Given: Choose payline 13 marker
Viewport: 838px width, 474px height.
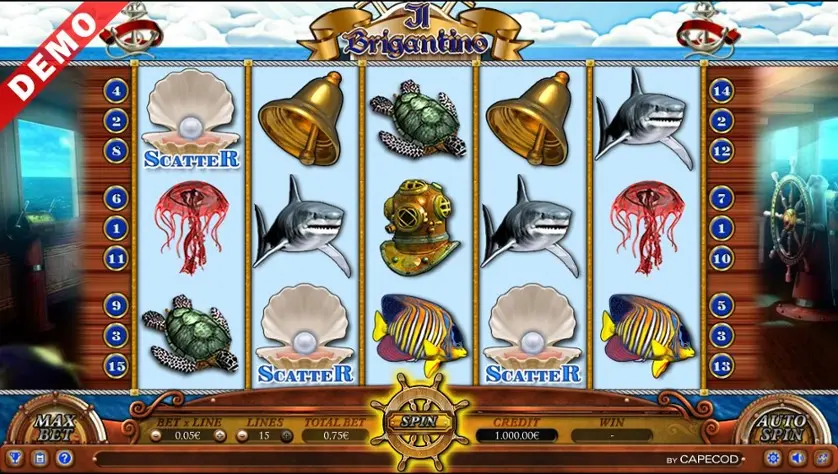Looking at the screenshot, I should click(721, 367).
